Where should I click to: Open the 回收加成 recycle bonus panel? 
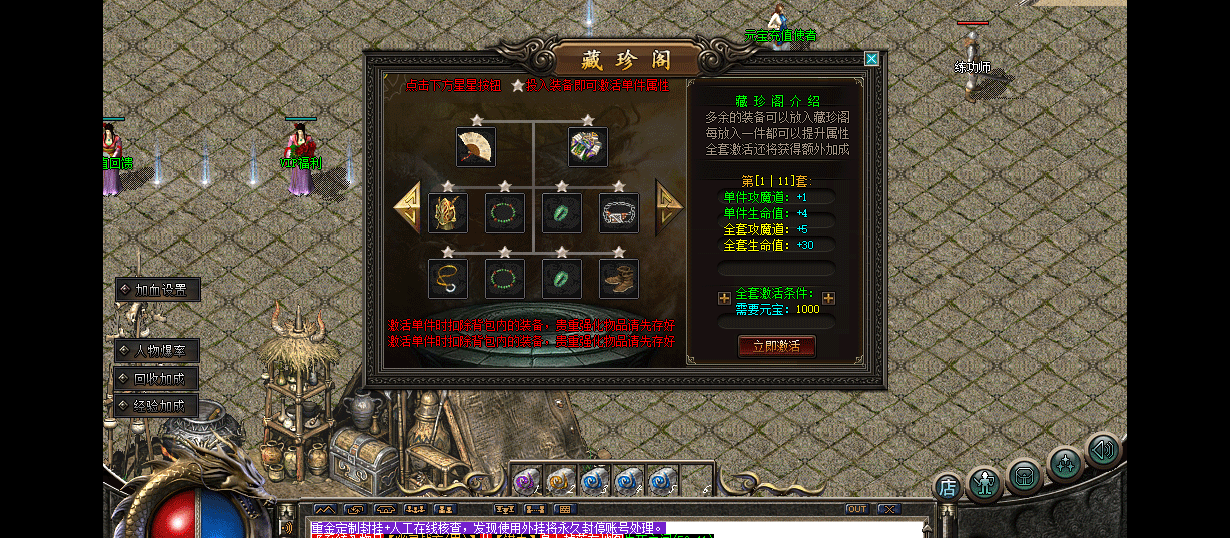(x=157, y=379)
